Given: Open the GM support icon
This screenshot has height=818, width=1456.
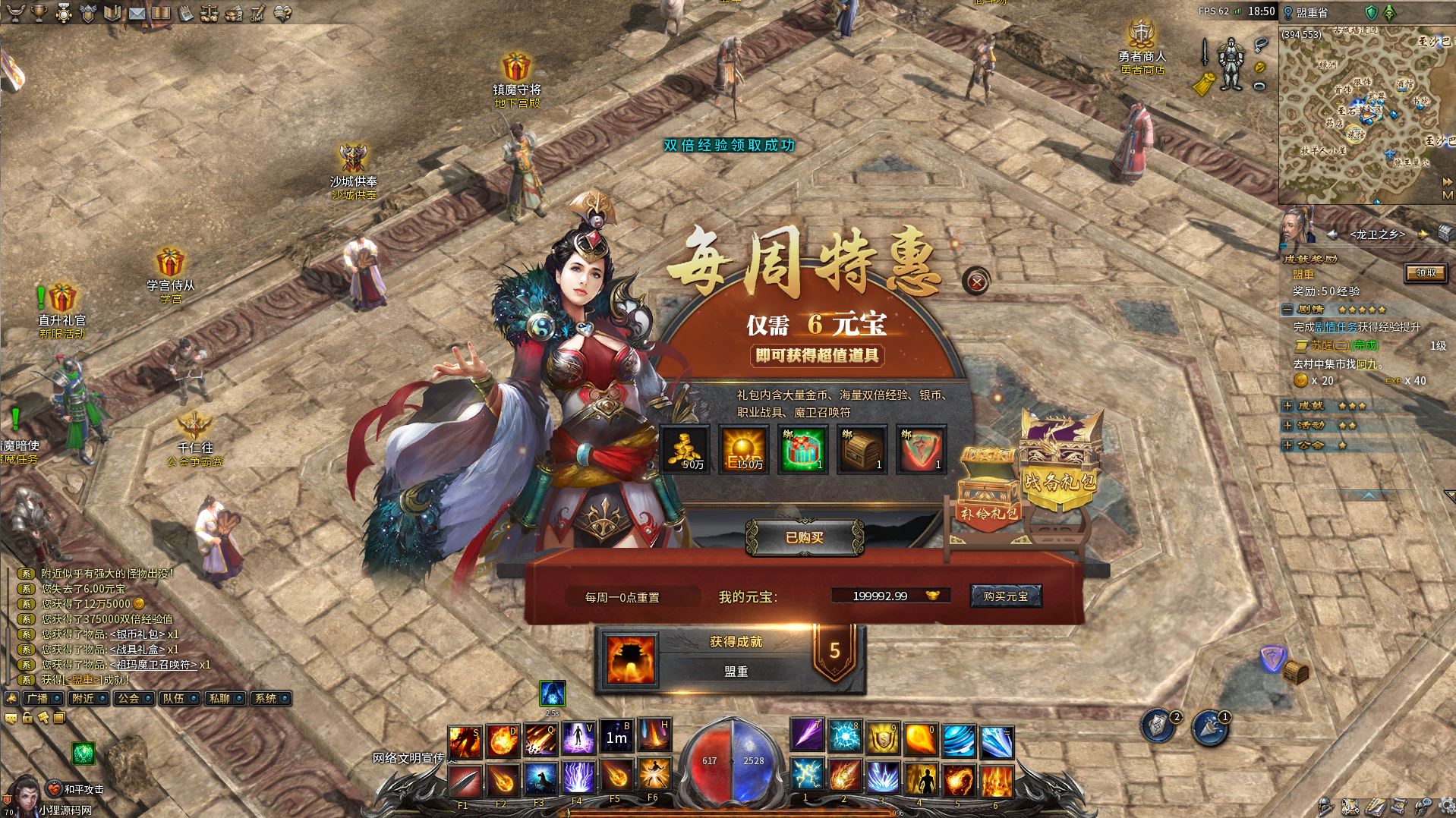Looking at the screenshot, I should 257,13.
